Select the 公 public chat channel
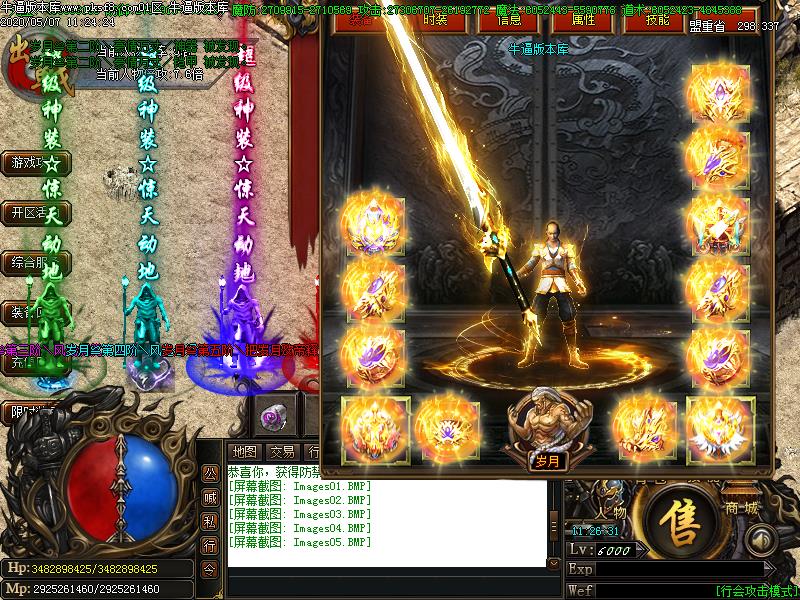The height and width of the screenshot is (600, 800). [x=210, y=474]
